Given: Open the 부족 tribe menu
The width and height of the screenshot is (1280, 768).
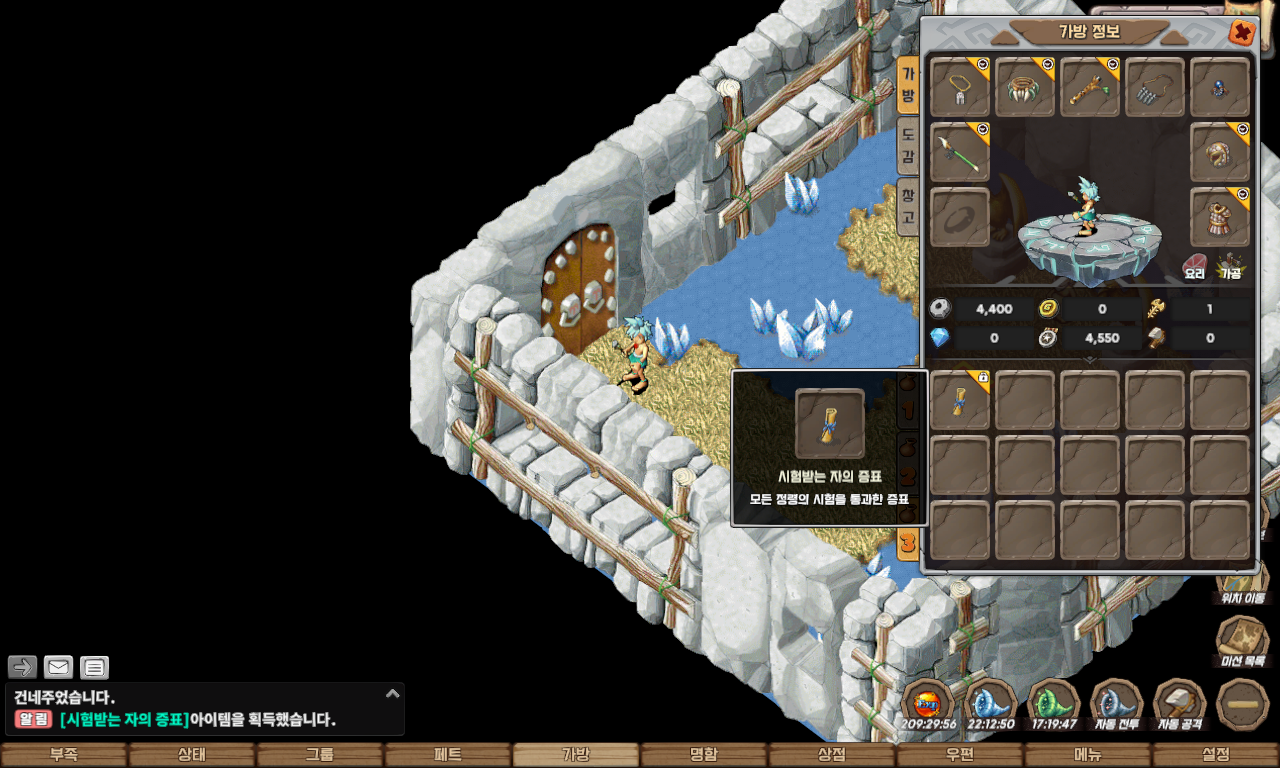Looking at the screenshot, I should click(x=64, y=755).
